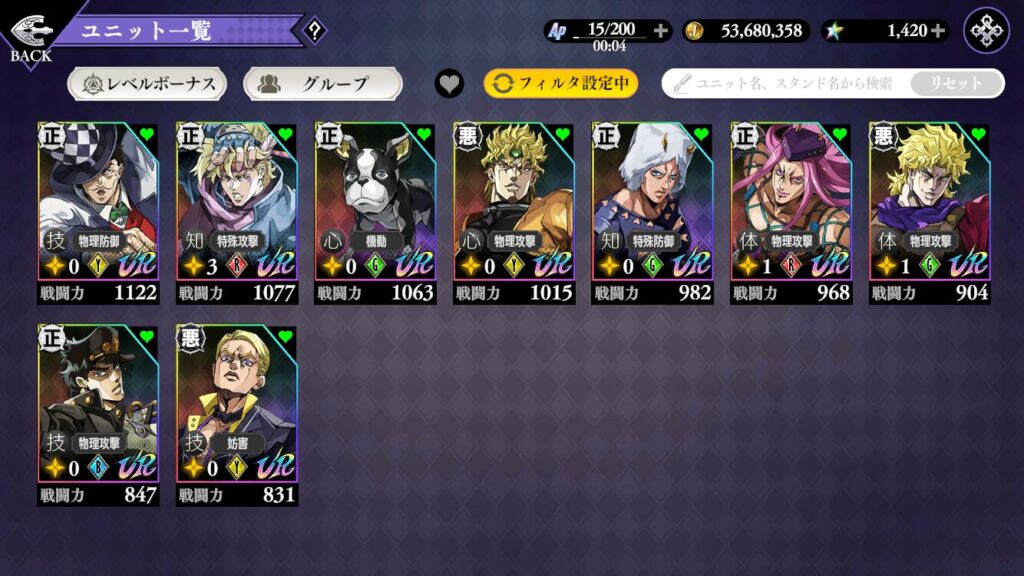Select the dog unit card with power 1063

point(376,212)
